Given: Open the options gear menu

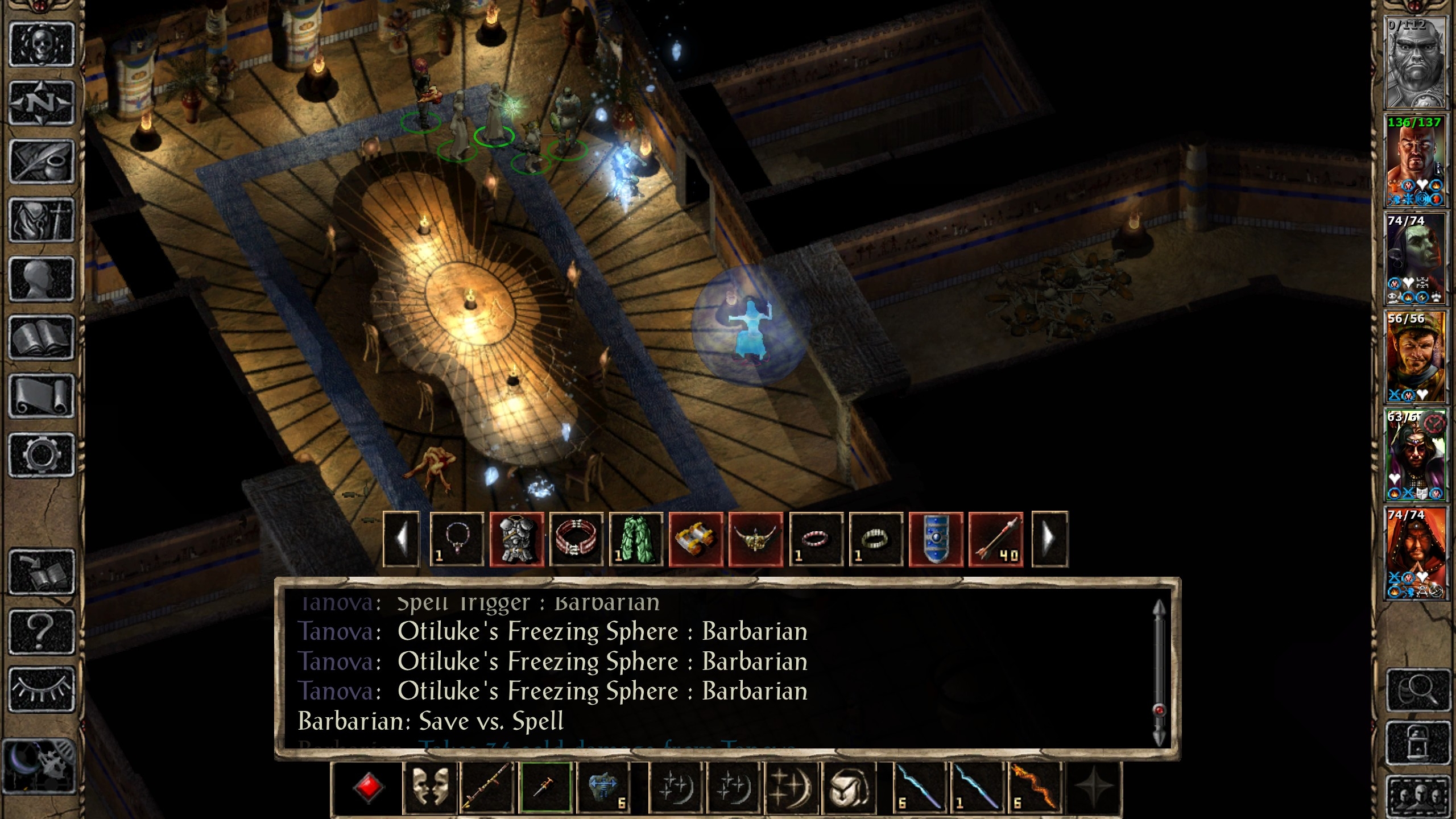Looking at the screenshot, I should click(x=42, y=454).
